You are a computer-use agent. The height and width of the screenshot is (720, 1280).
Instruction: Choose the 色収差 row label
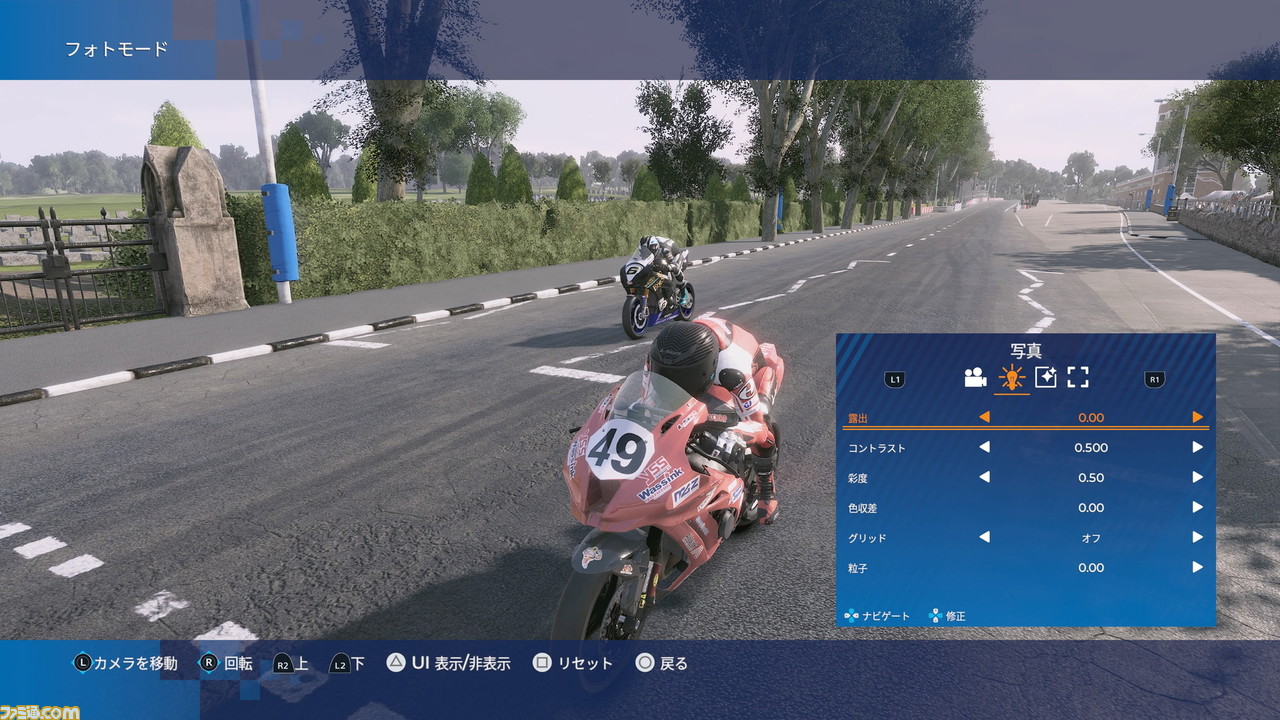863,508
